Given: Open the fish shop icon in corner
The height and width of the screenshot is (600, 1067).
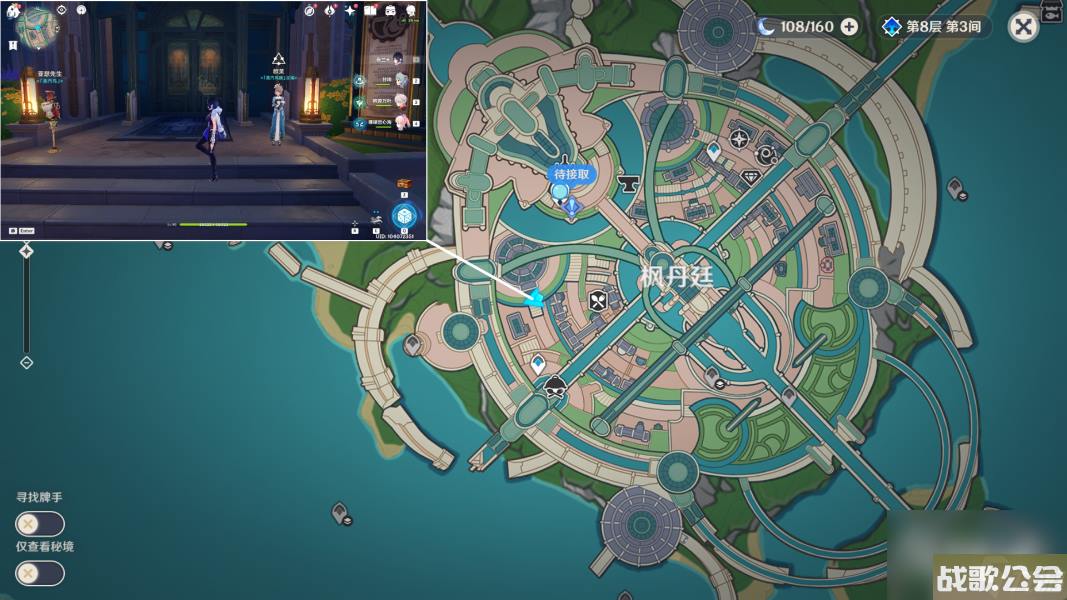Looking at the screenshot, I should click(1052, 11).
